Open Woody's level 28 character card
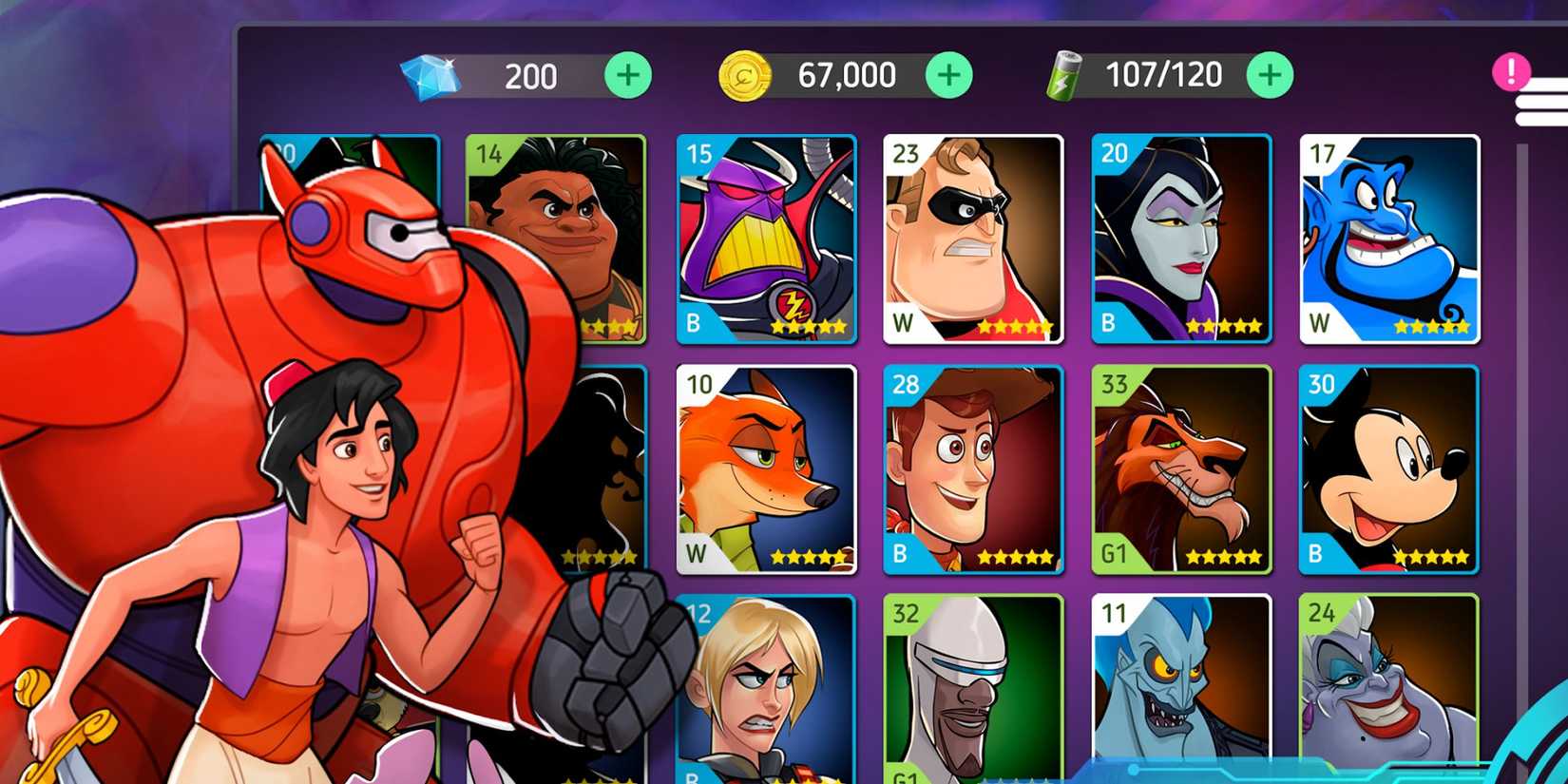 click(x=974, y=470)
